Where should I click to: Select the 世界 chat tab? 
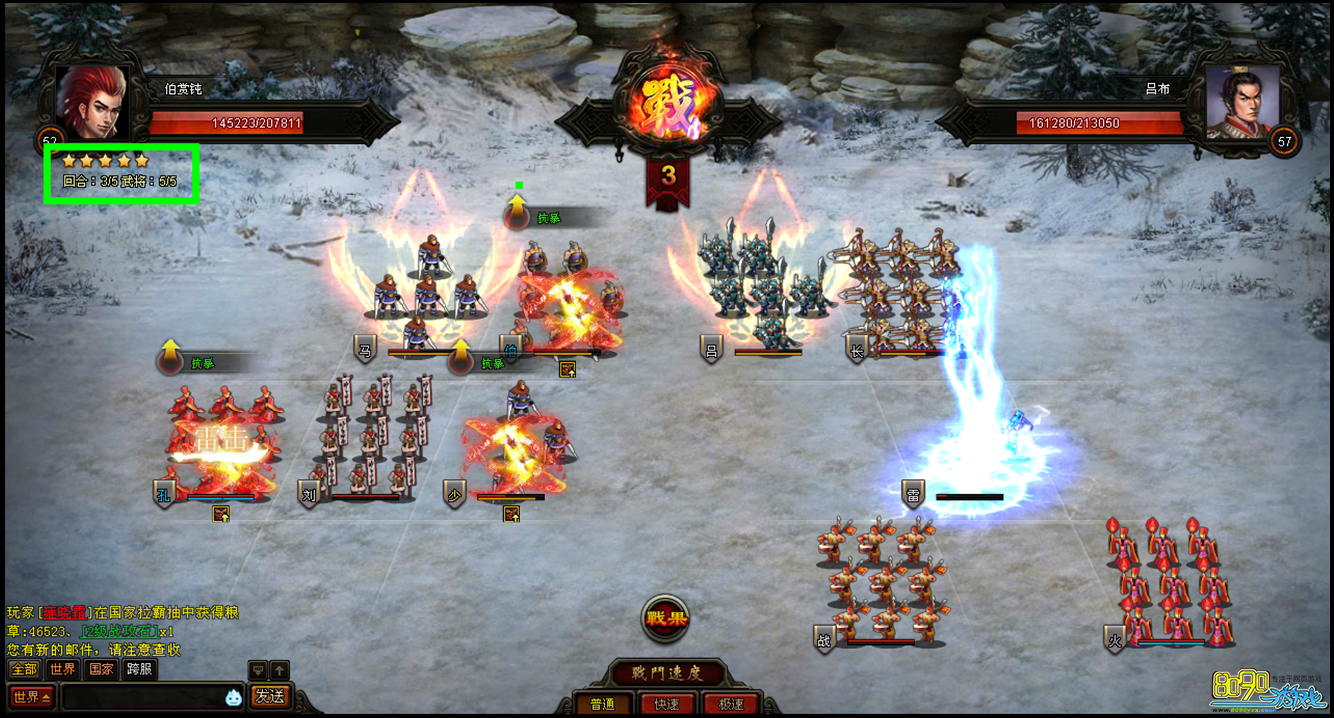tap(62, 670)
